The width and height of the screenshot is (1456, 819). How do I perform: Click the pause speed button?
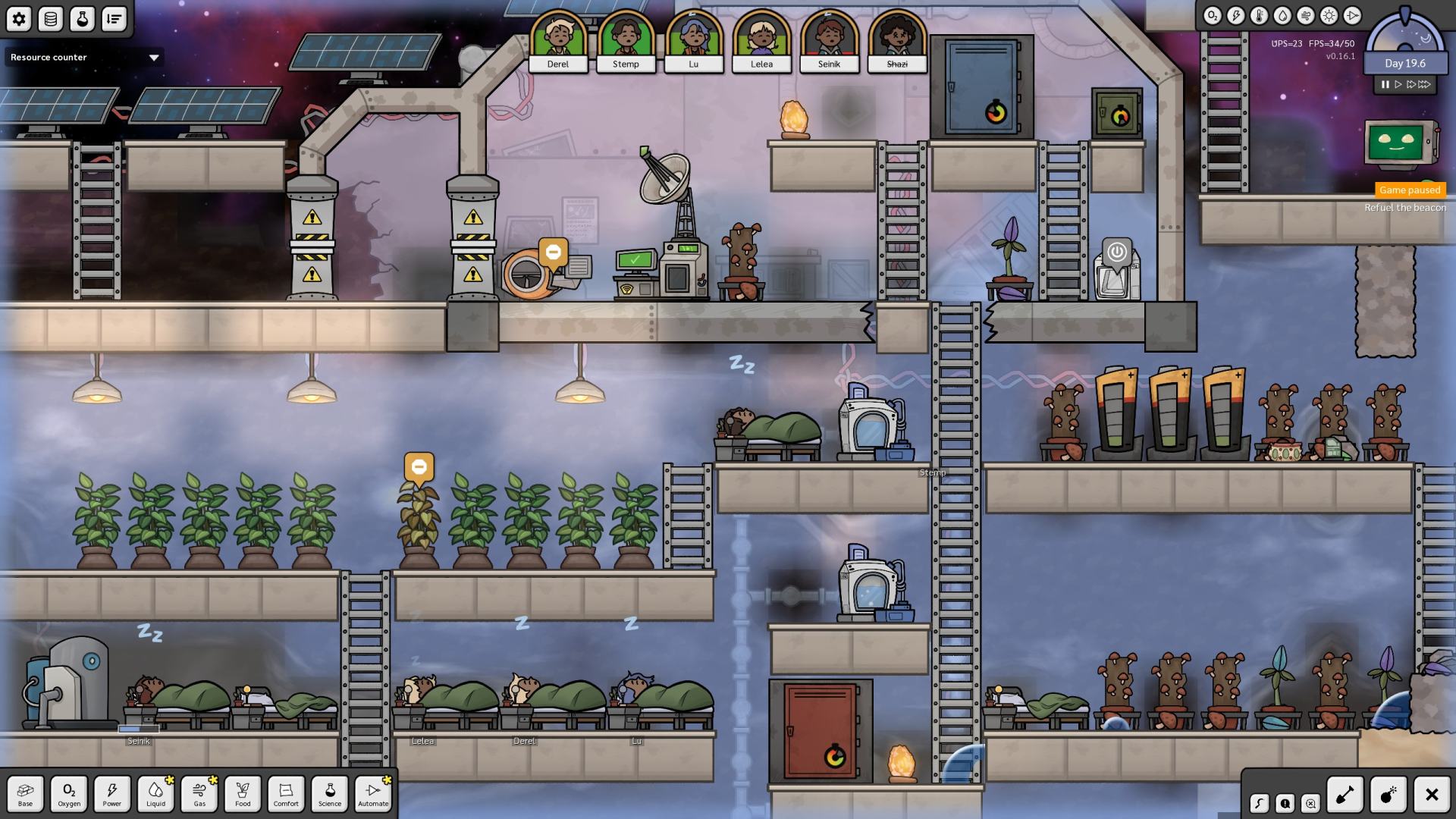coord(1385,85)
